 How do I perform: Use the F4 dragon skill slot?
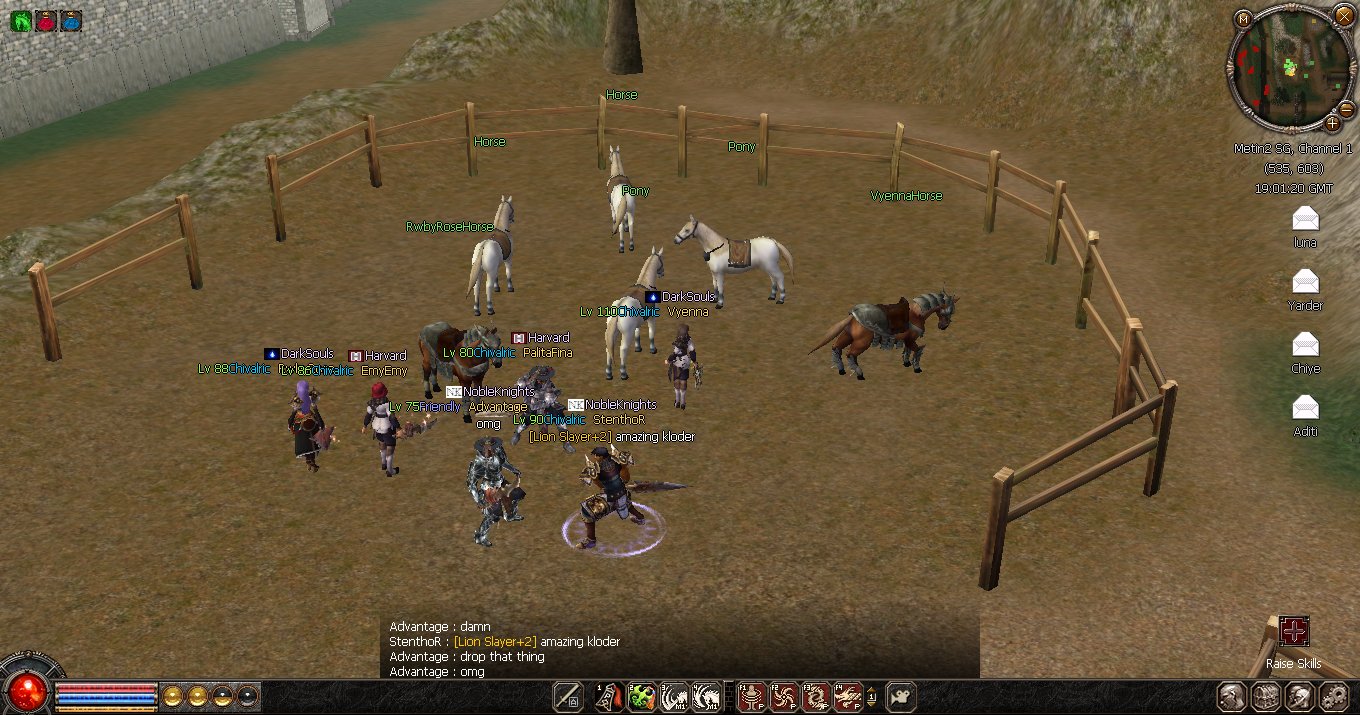click(x=848, y=696)
